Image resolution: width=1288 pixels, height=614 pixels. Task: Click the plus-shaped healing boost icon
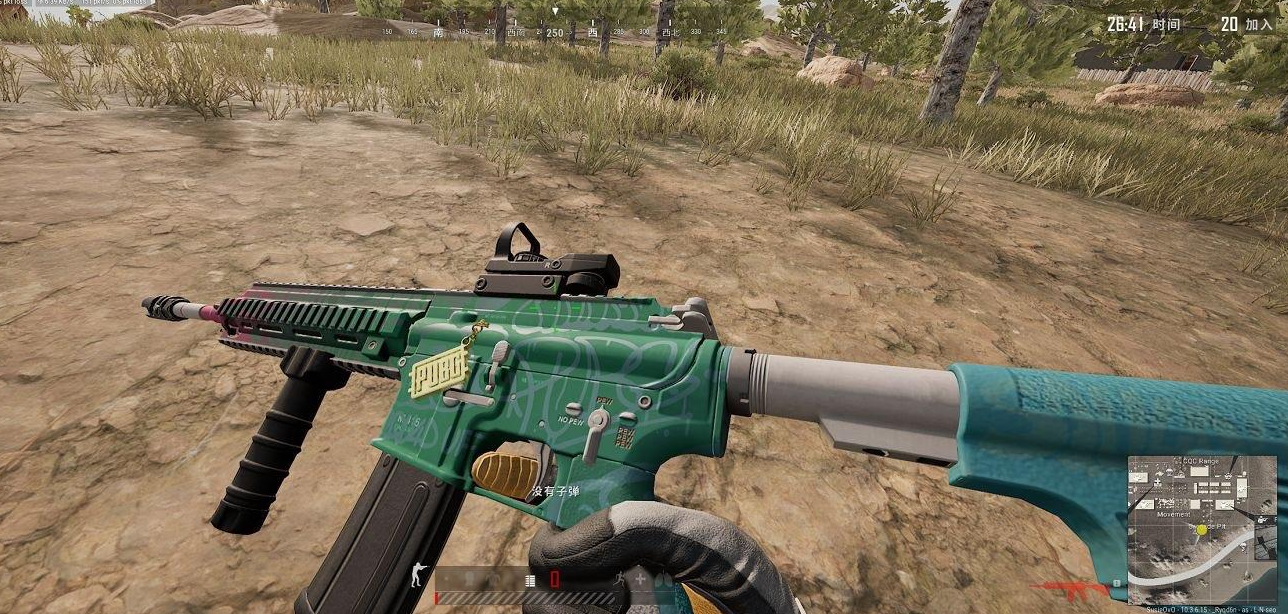(x=640, y=579)
